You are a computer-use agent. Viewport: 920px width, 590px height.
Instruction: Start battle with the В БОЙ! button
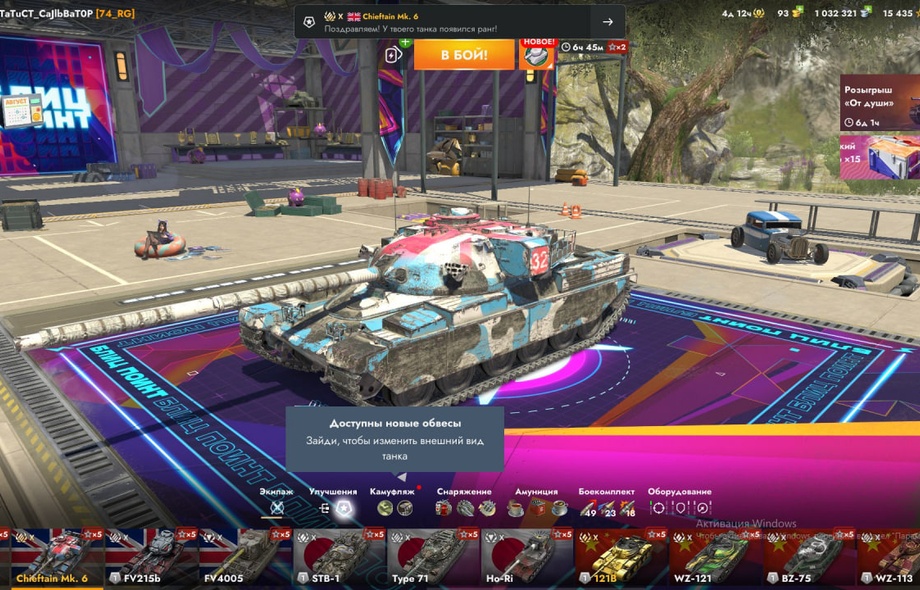tap(464, 54)
